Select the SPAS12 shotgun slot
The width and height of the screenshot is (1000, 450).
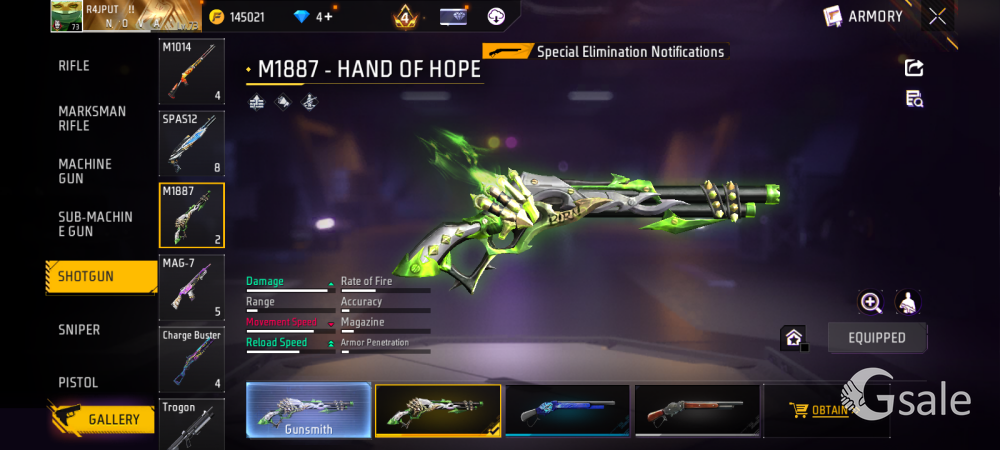[x=191, y=143]
